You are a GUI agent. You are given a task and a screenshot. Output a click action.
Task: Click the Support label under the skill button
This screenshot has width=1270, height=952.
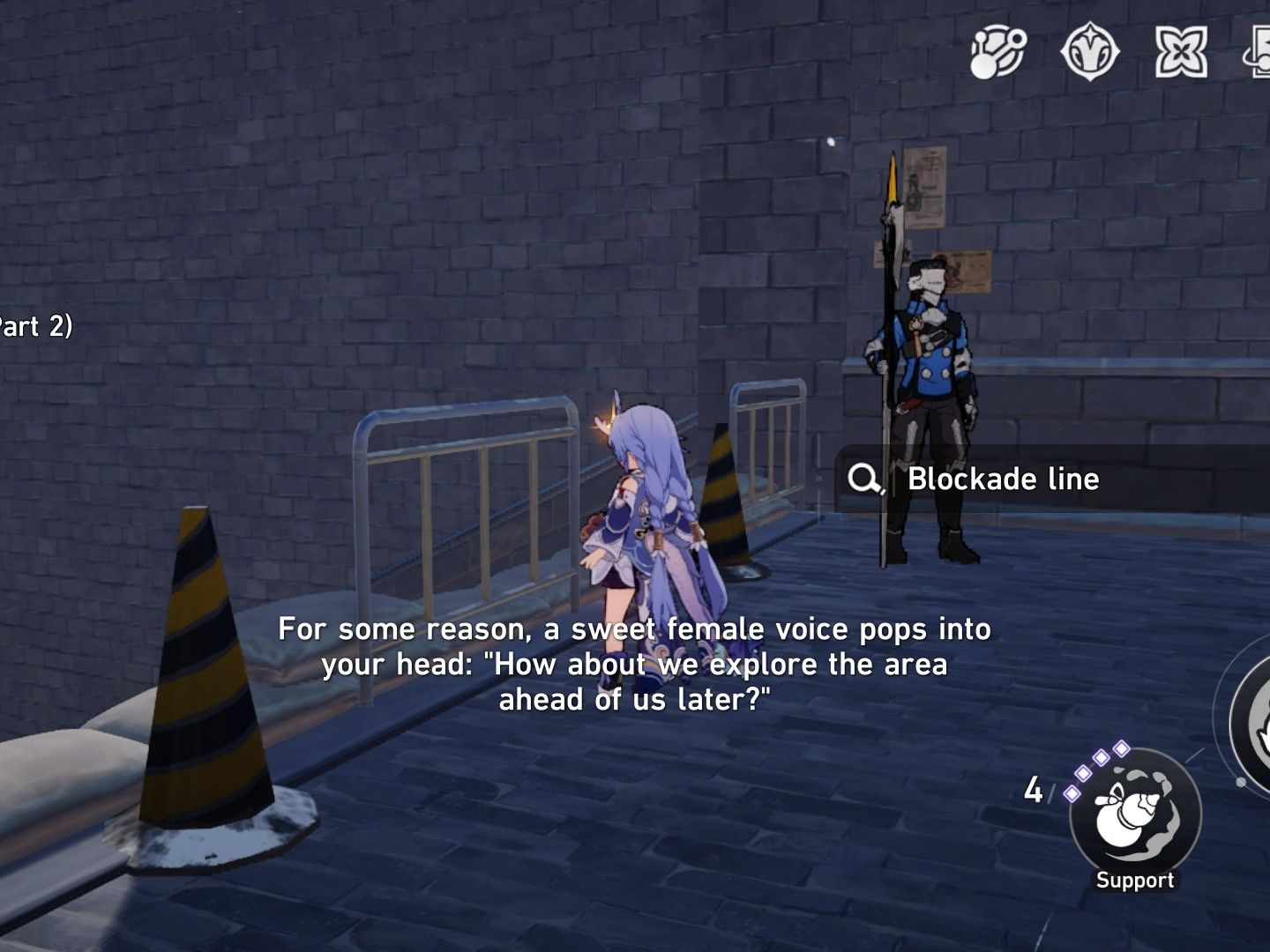1135,879
